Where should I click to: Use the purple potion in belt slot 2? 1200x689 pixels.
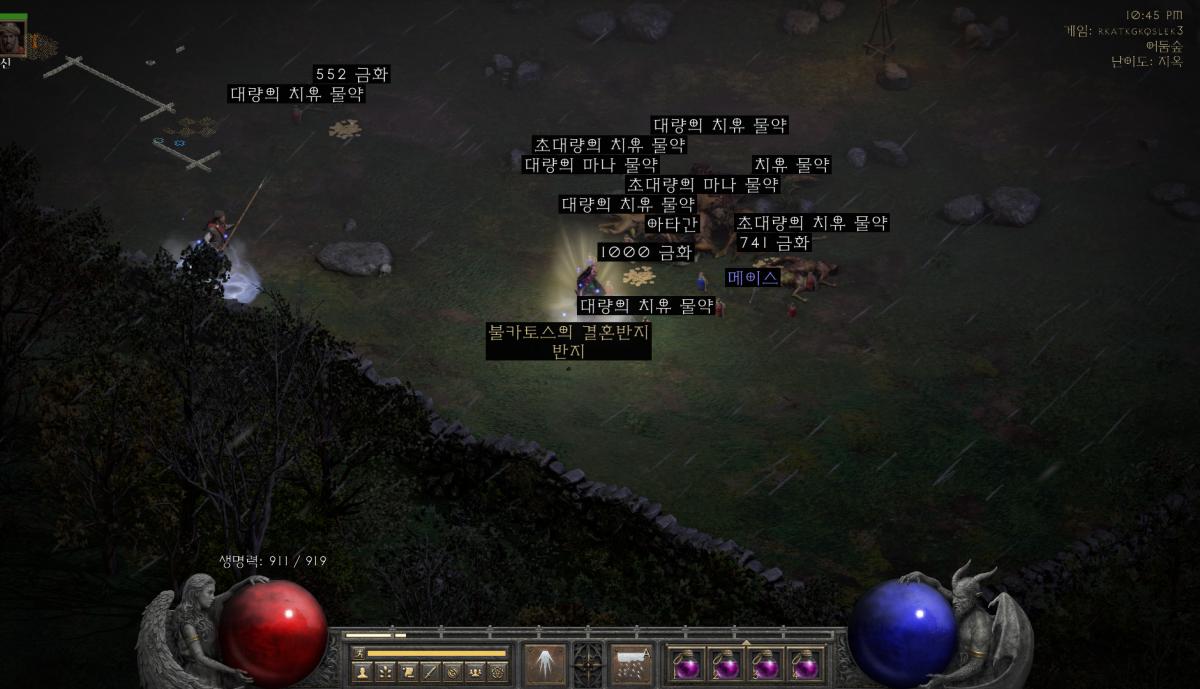725,665
